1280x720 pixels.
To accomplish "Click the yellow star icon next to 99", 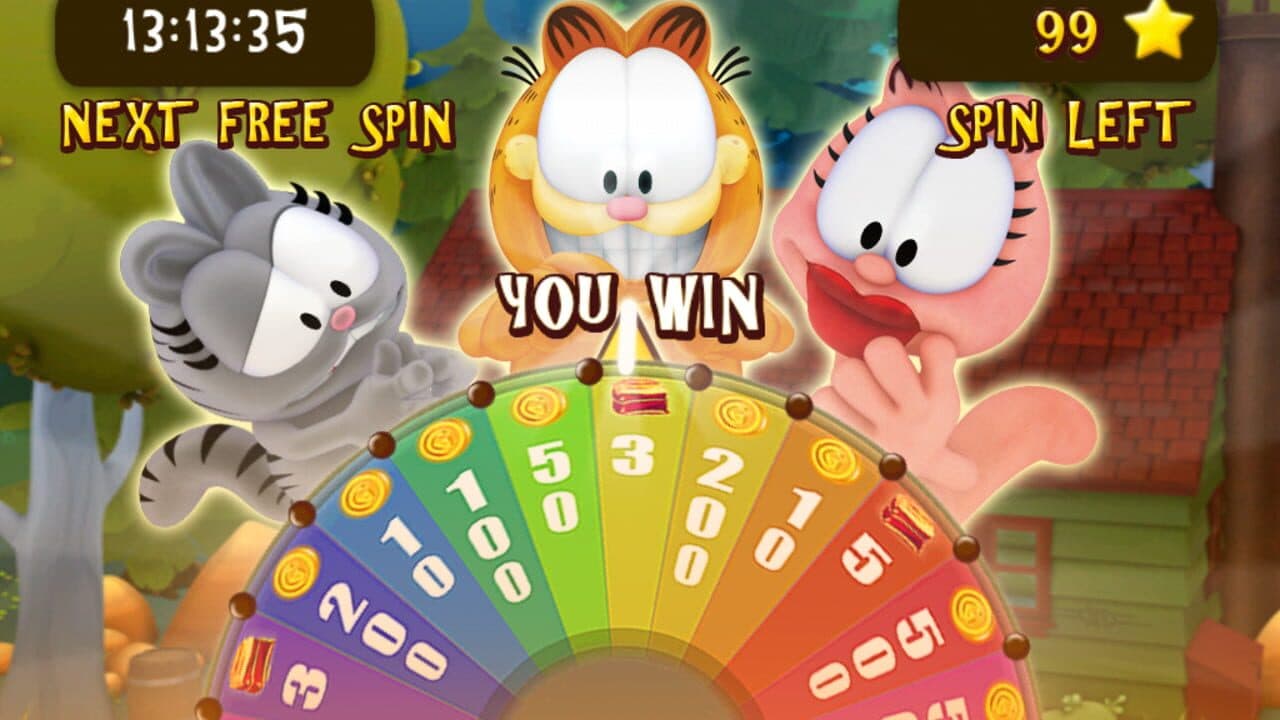I will 1160,33.
